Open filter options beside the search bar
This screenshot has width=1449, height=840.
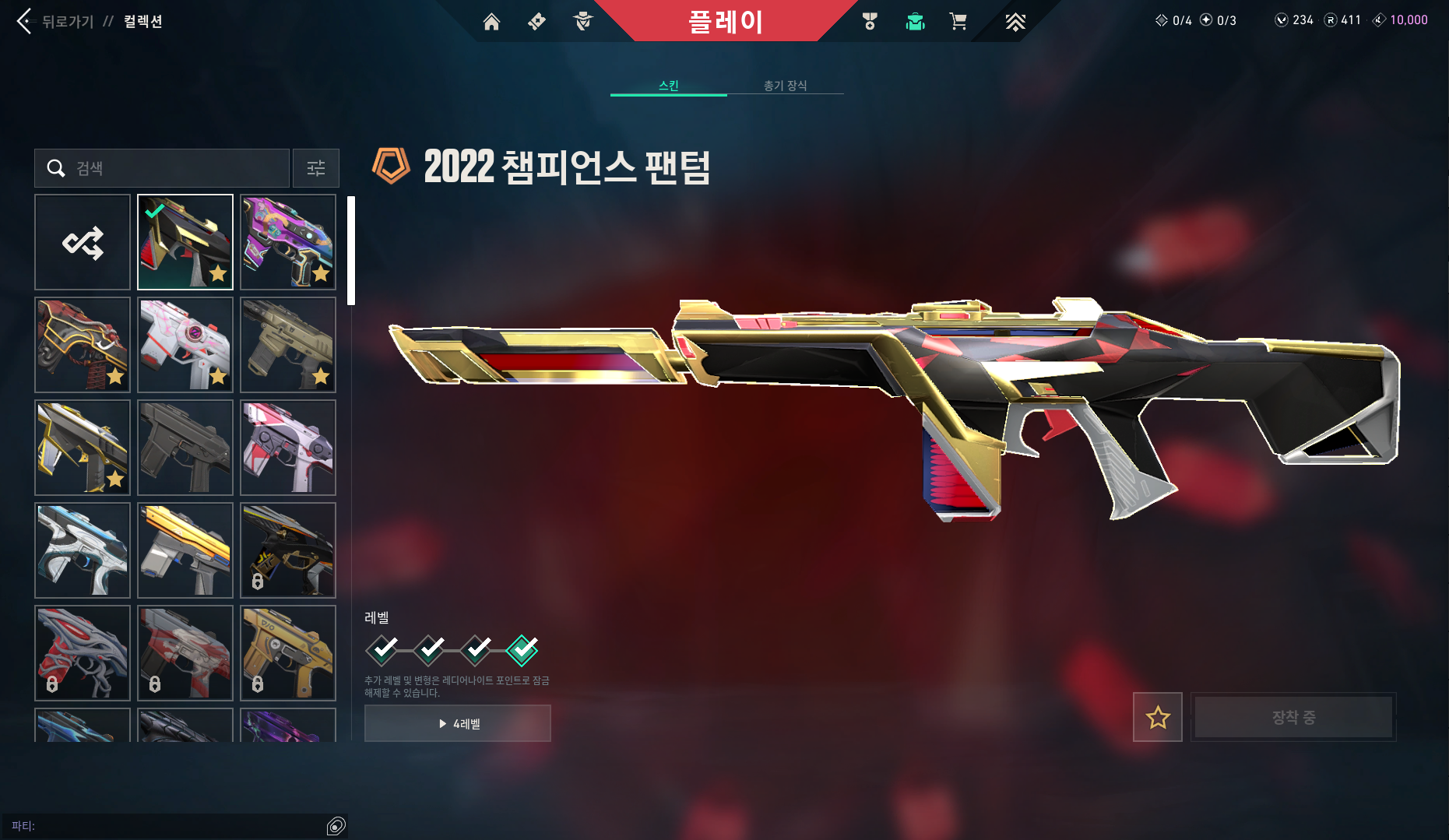pyautogui.click(x=315, y=167)
